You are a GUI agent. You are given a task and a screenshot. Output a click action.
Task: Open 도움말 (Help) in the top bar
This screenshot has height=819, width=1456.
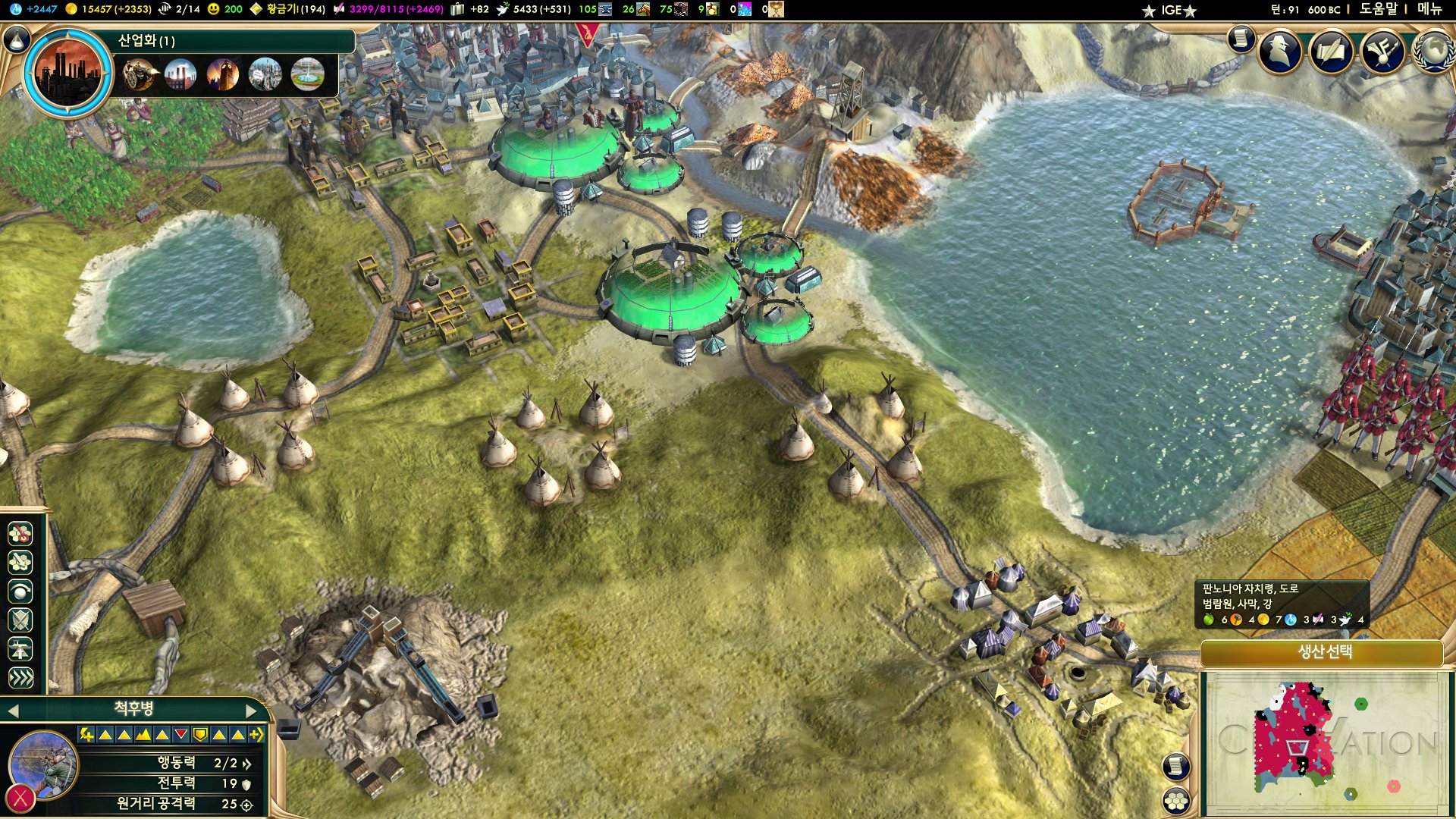pyautogui.click(x=1378, y=9)
